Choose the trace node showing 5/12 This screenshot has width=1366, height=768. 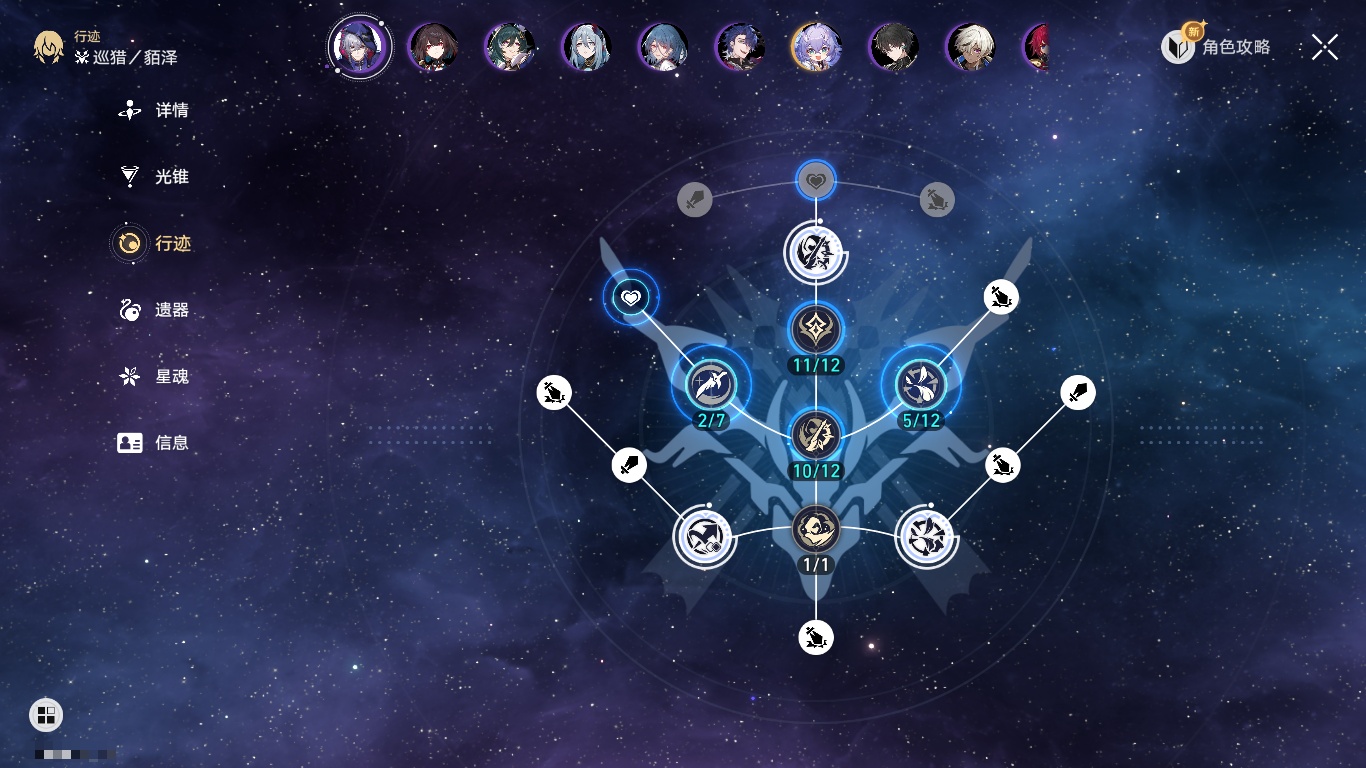pos(921,384)
